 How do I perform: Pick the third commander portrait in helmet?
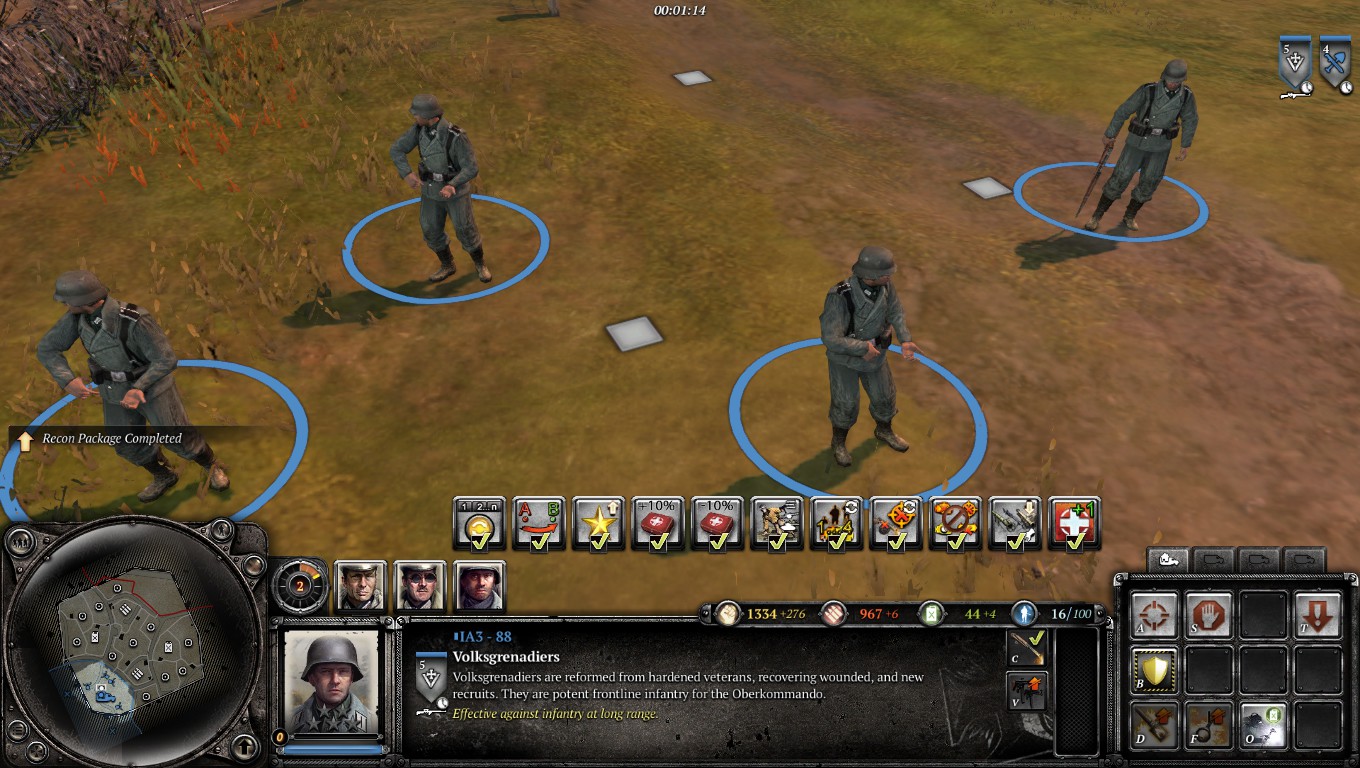coord(480,586)
